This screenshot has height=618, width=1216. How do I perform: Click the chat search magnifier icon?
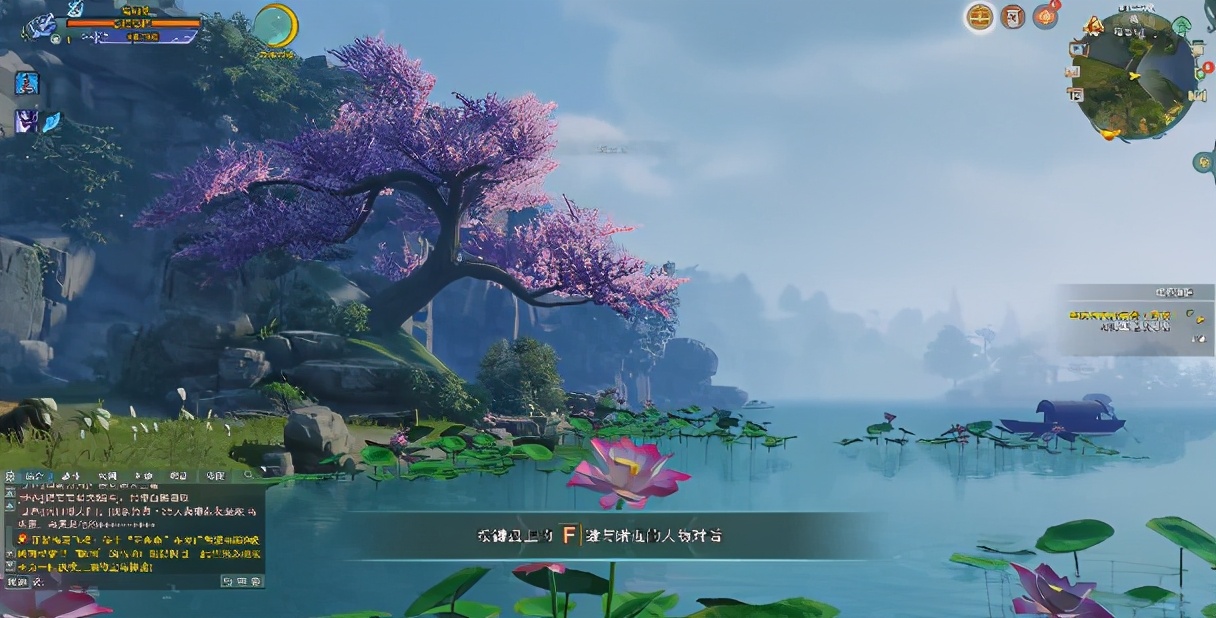click(x=247, y=476)
